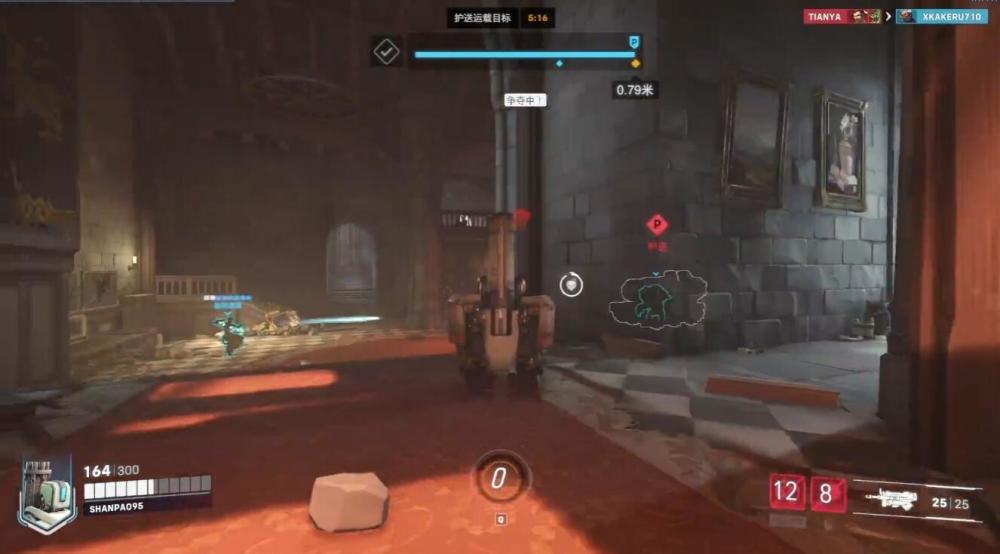1000x554 pixels.
Task: Click the blue diamond checkpoint marker
Action: pos(558,64)
